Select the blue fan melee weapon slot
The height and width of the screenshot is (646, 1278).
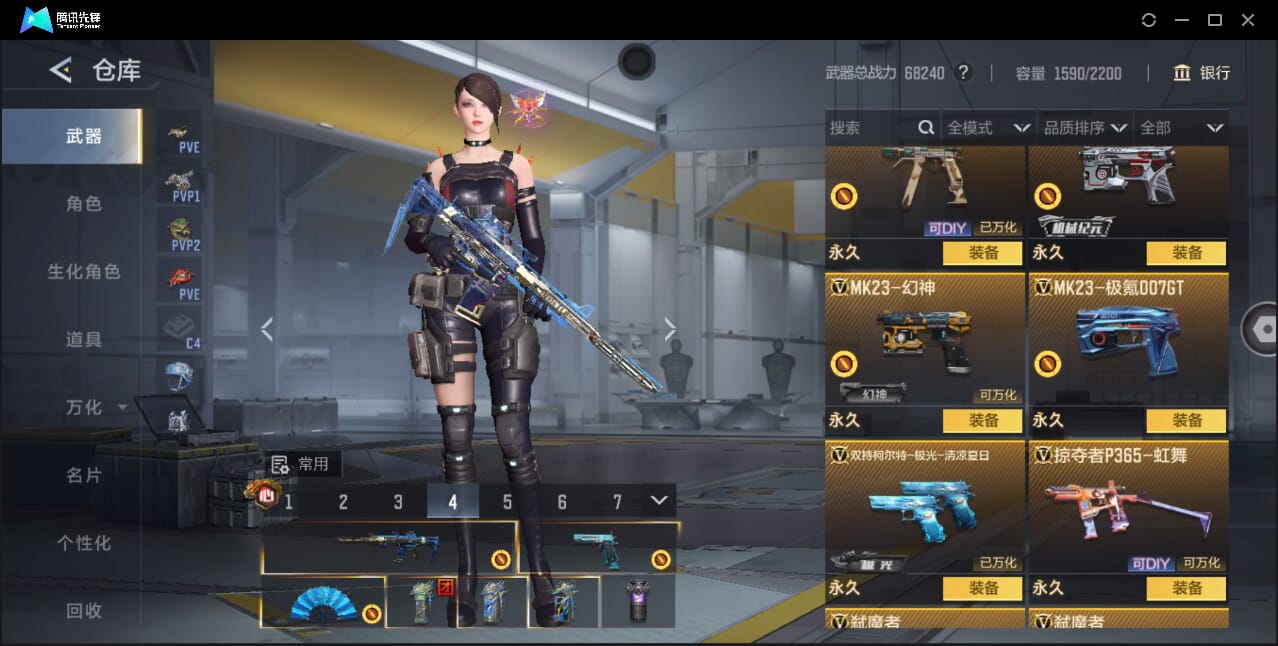pyautogui.click(x=323, y=603)
